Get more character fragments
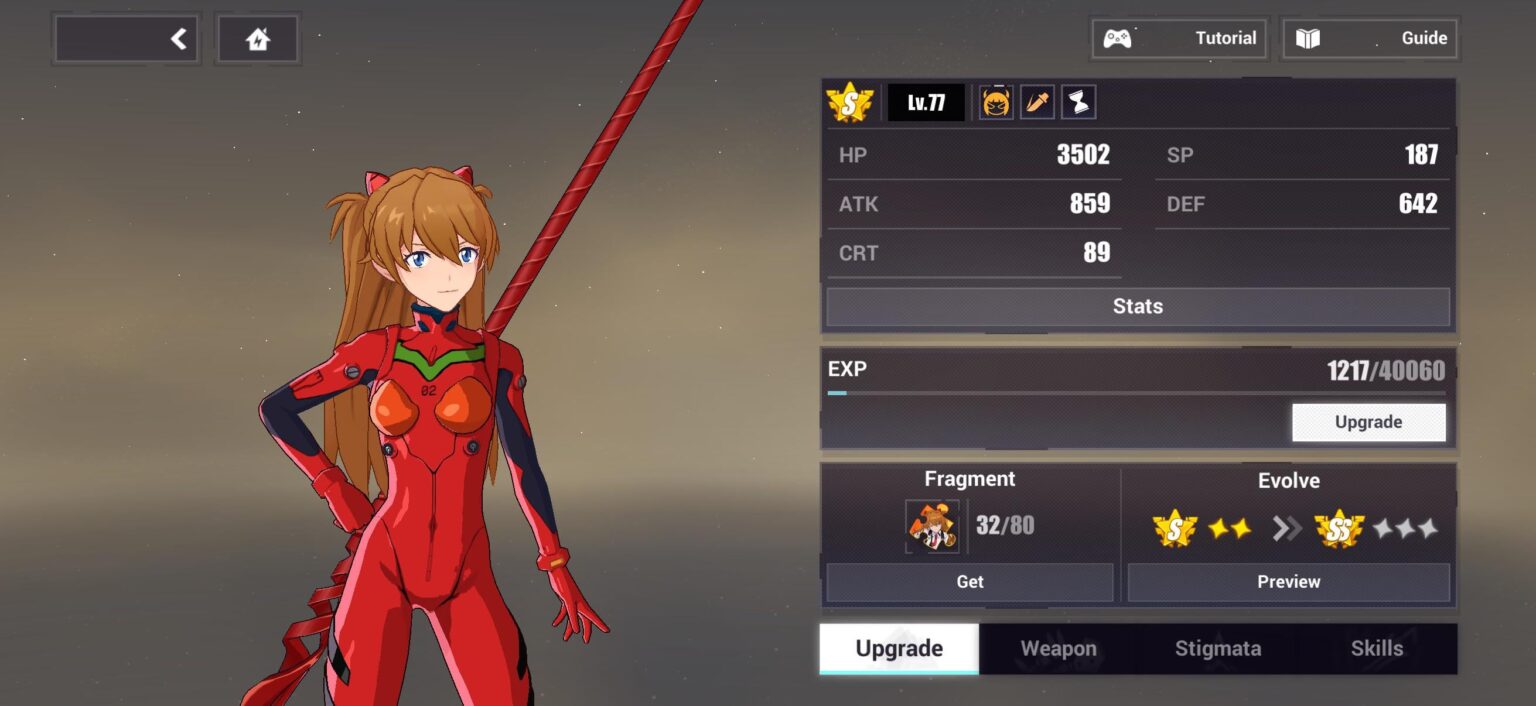Viewport: 1536px width, 706px height. tap(969, 582)
